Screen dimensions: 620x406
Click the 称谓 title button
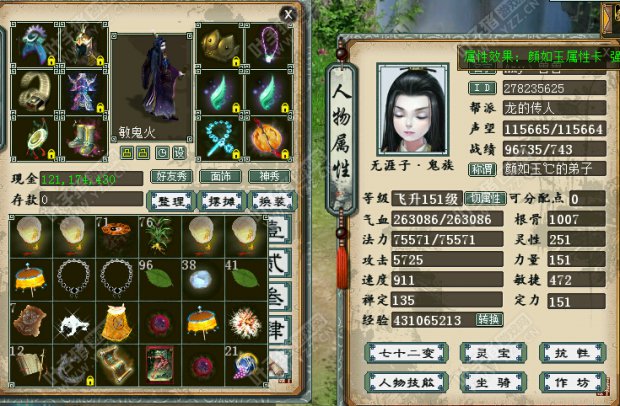[x=486, y=168]
